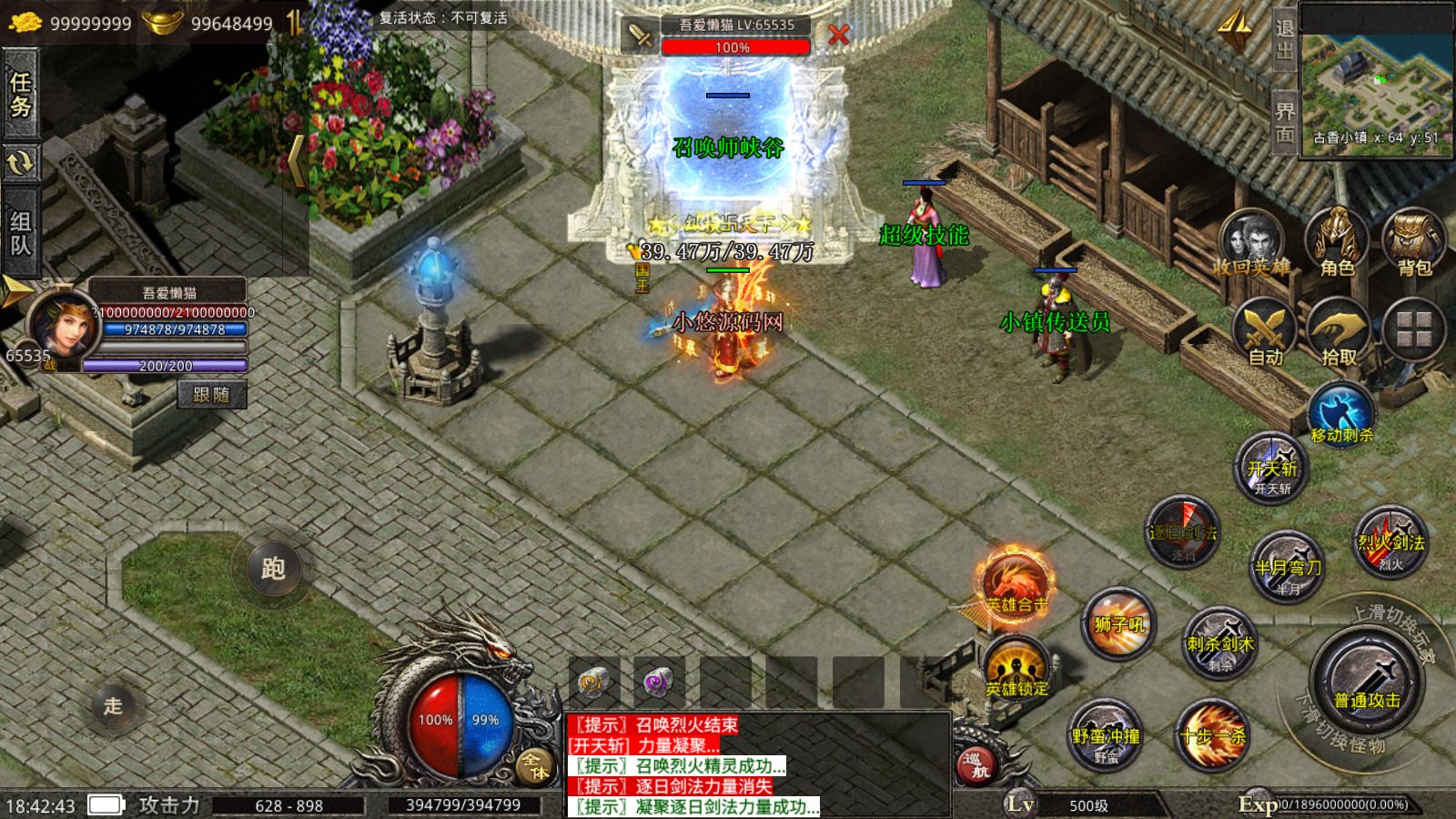1456x819 pixels.
Task: Close the target info with red X
Action: (x=838, y=35)
